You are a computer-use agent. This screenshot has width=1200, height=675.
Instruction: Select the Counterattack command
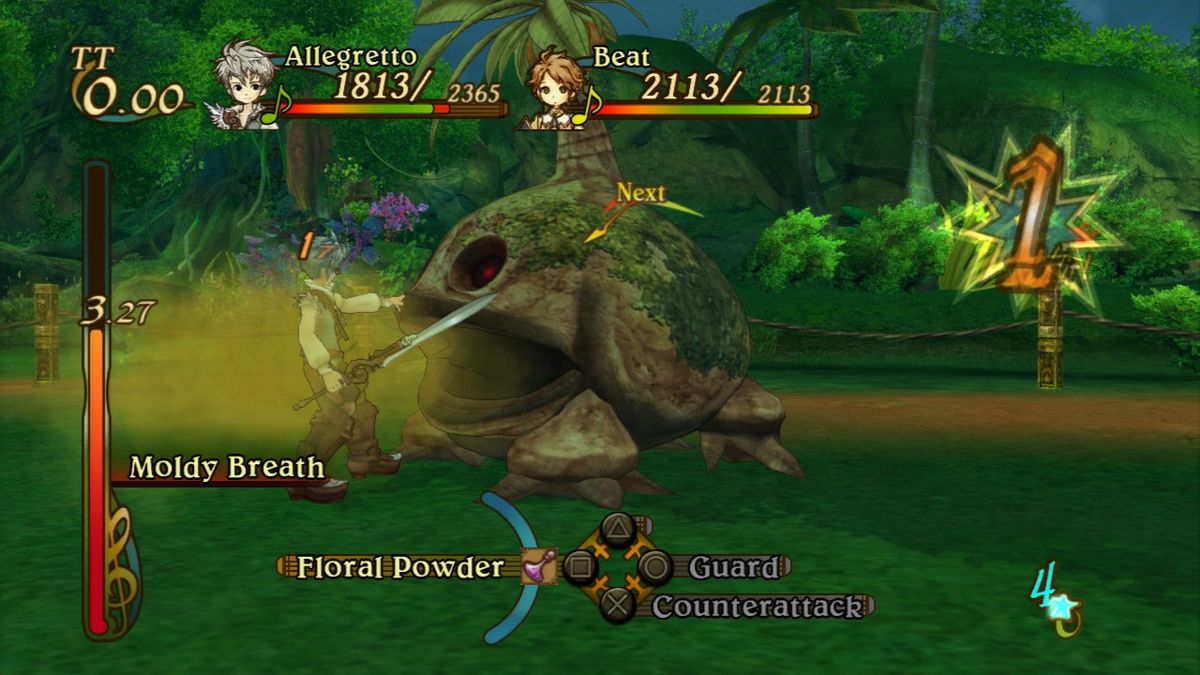[x=757, y=606]
